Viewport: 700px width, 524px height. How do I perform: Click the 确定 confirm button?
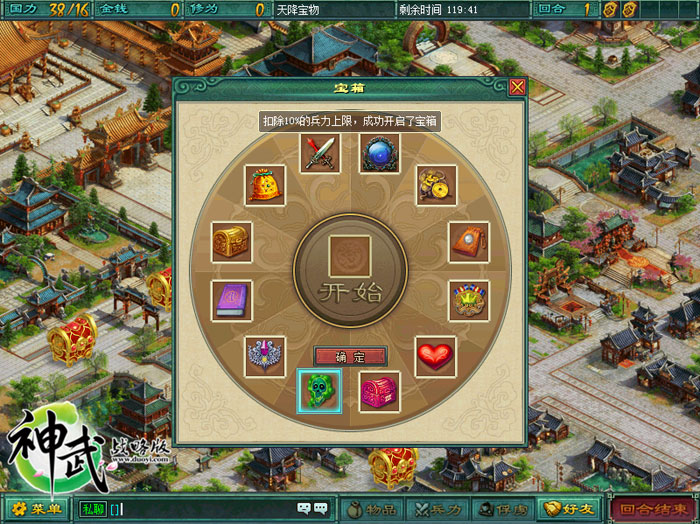pyautogui.click(x=350, y=356)
